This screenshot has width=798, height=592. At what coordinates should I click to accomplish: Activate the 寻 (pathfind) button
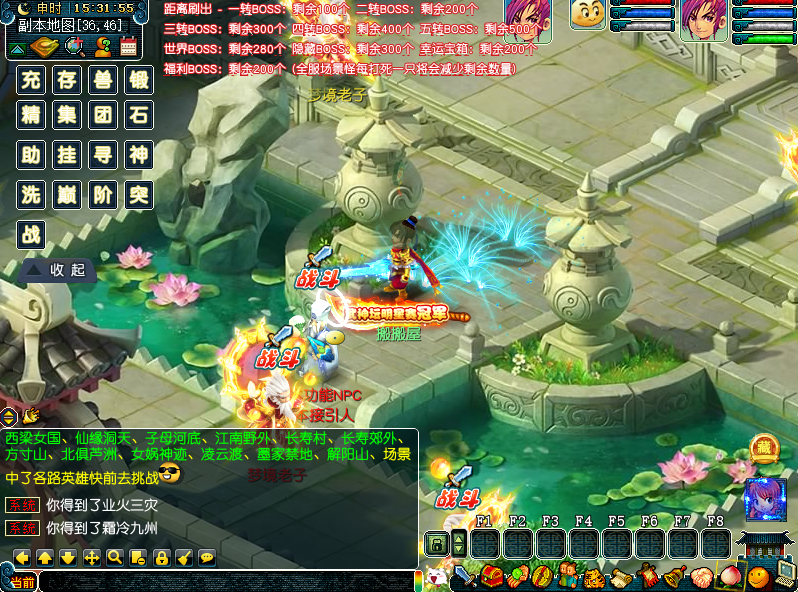coord(103,156)
